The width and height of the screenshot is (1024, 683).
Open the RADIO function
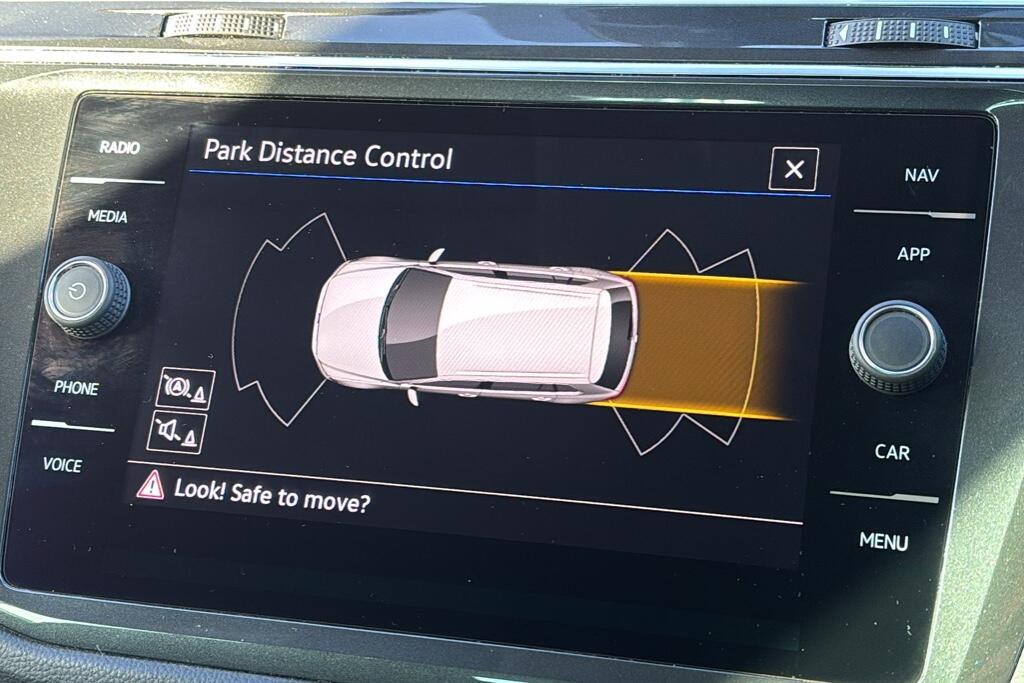(x=119, y=147)
